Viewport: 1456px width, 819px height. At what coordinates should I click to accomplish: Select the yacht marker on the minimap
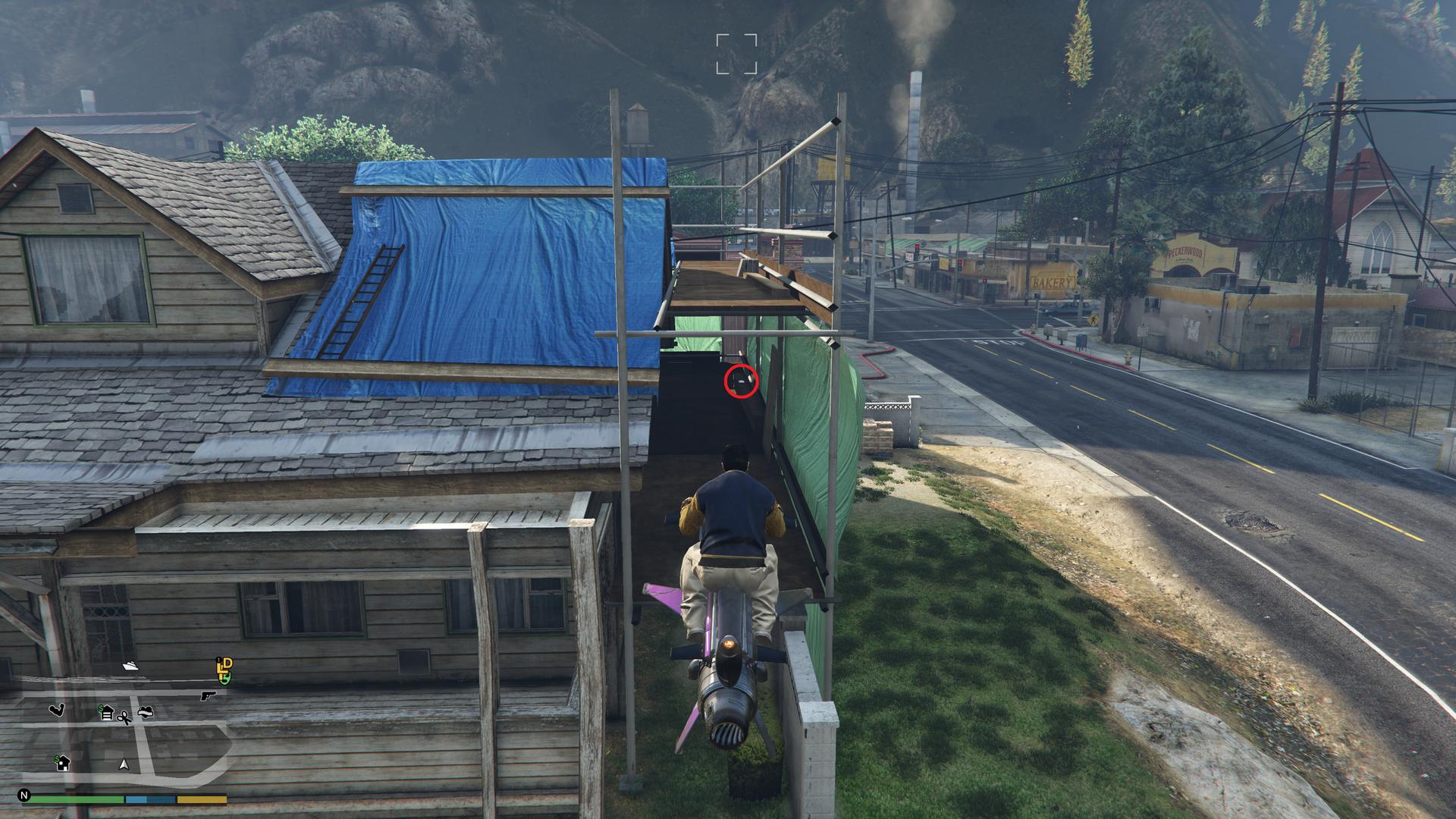coord(130,667)
